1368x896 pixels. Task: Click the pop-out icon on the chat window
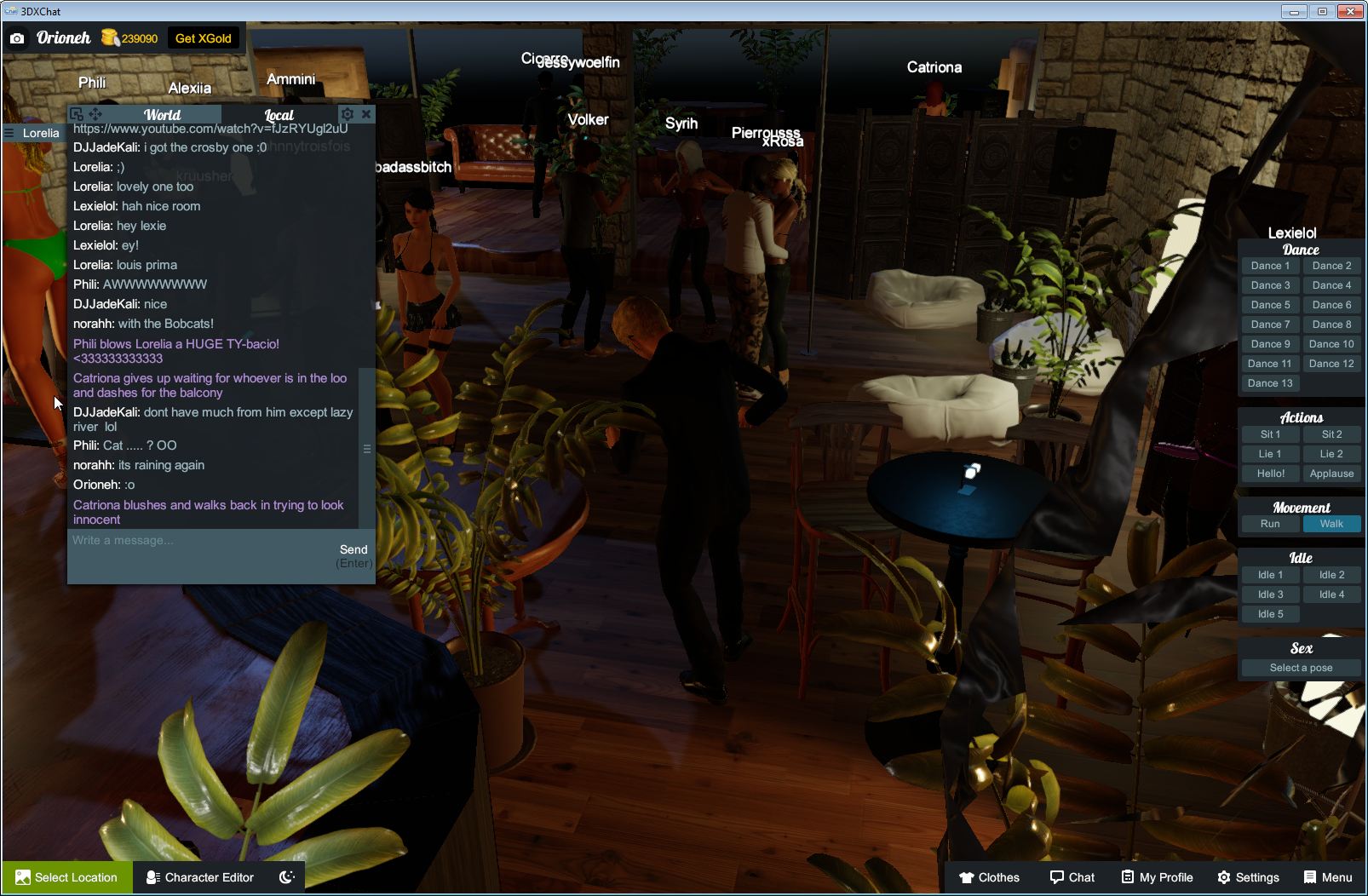pyautogui.click(x=78, y=113)
